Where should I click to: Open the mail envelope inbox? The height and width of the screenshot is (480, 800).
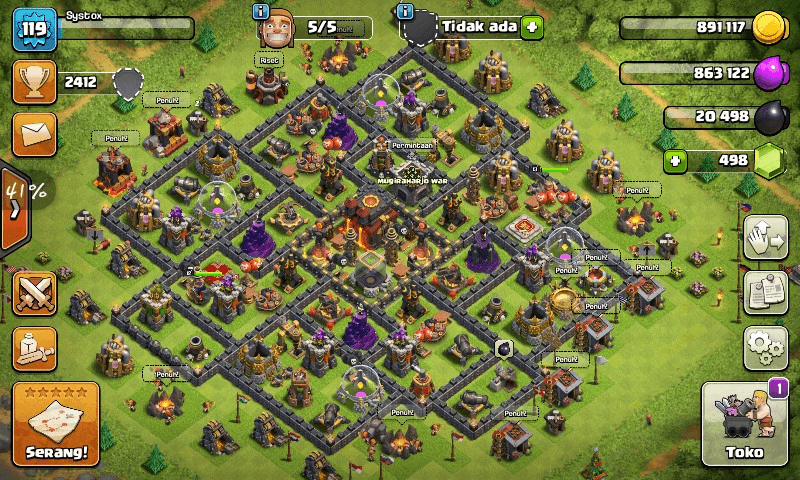33,132
